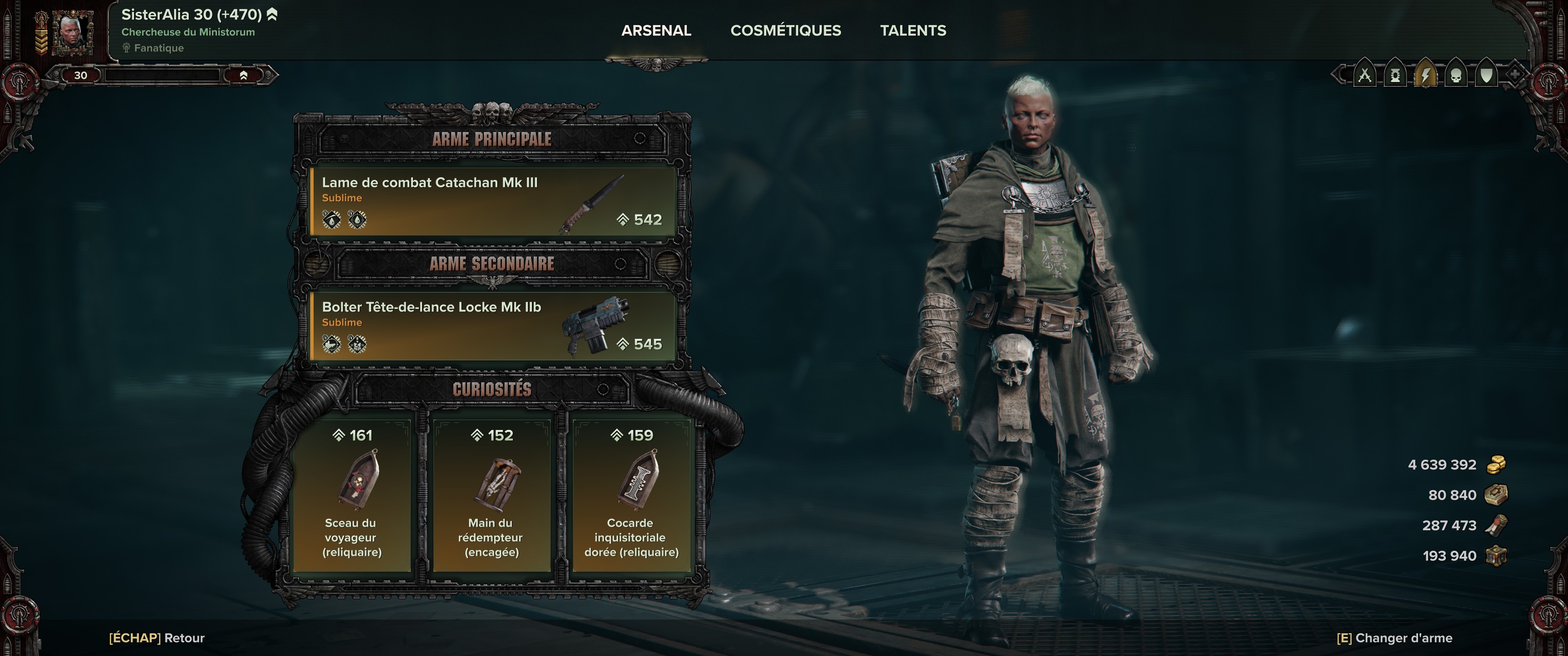
Task: Select the shield loadout preset
Action: [x=1486, y=76]
